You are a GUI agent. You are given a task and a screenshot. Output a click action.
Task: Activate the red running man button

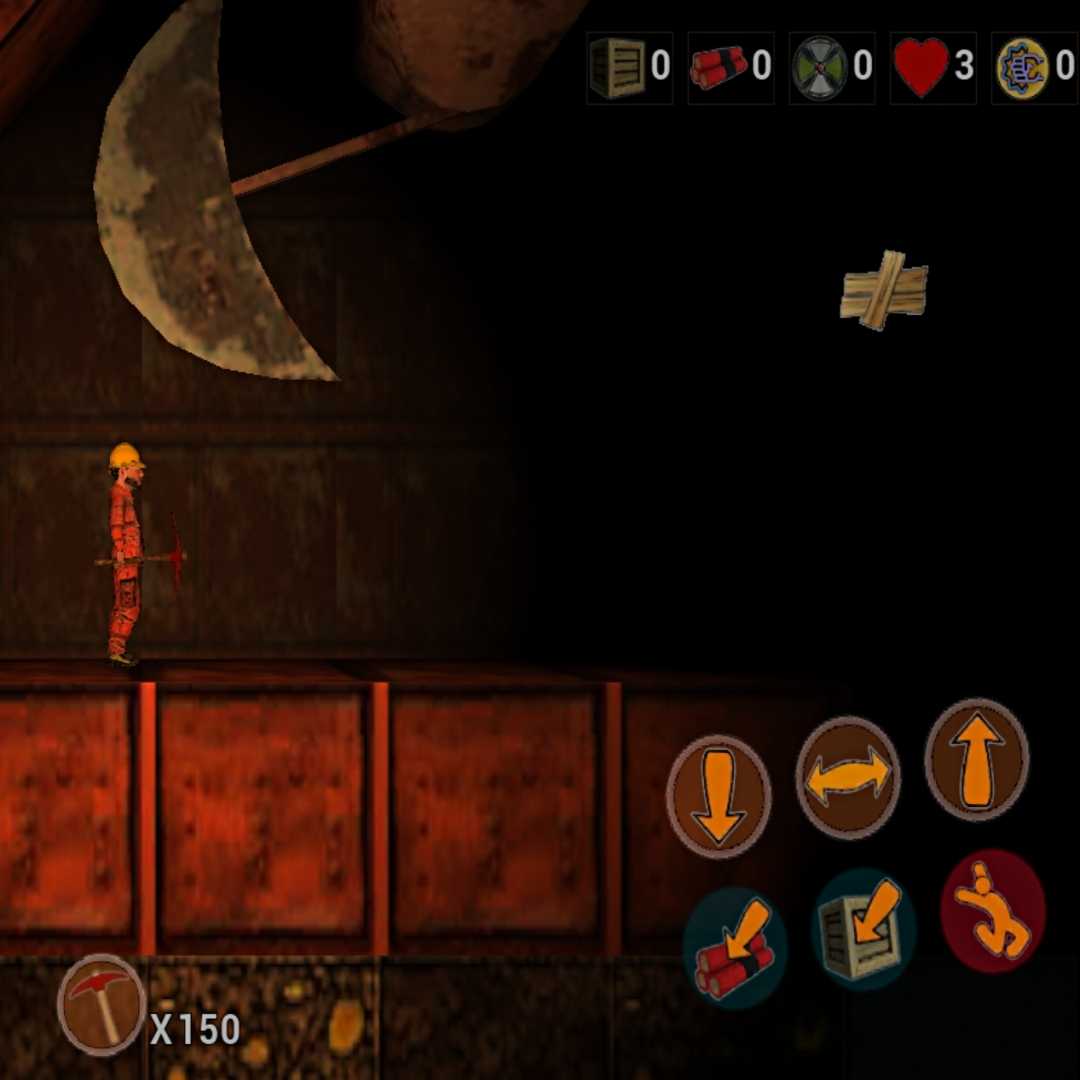(x=992, y=911)
